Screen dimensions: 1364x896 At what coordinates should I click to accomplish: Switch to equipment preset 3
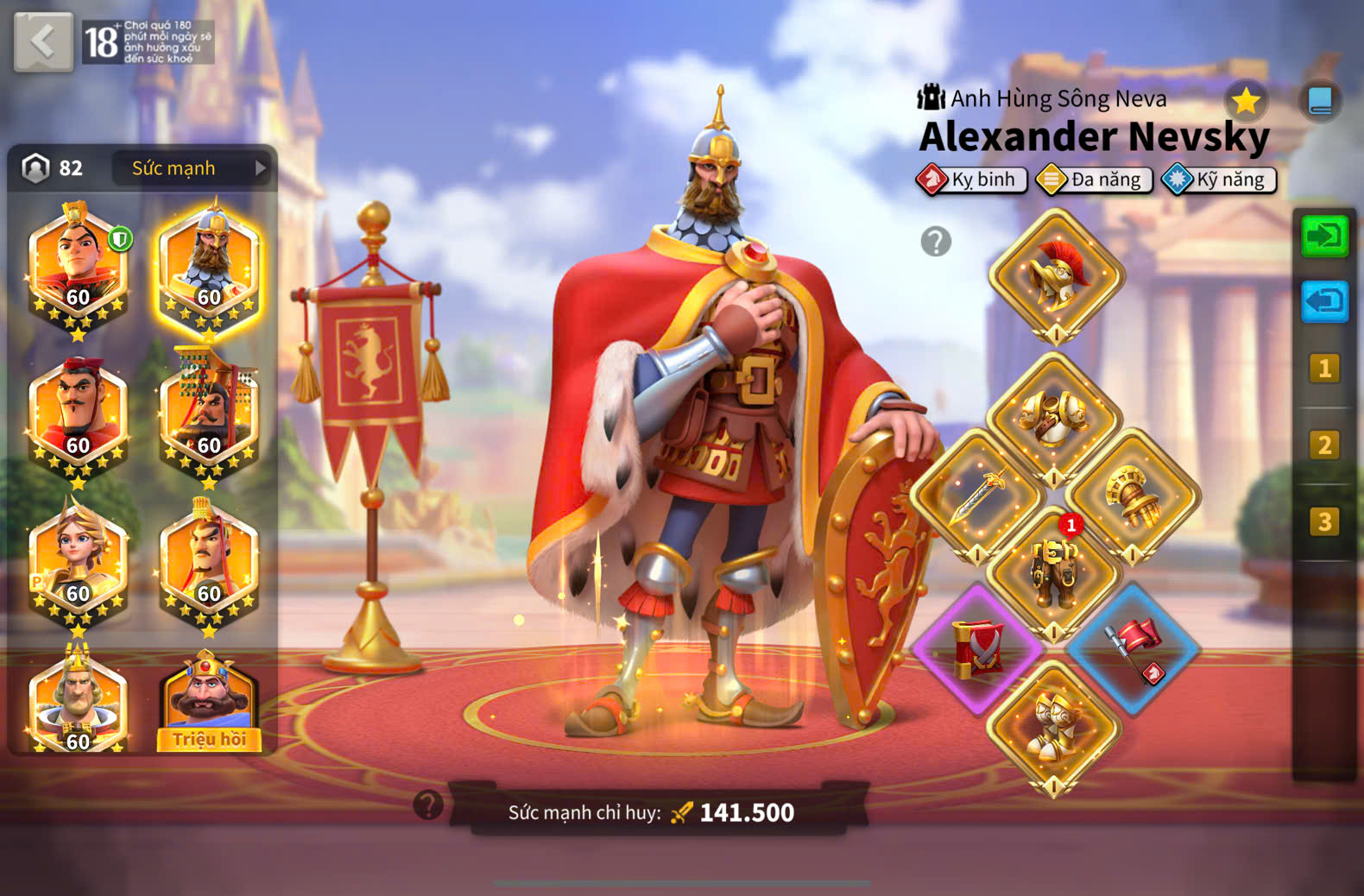coord(1324,521)
